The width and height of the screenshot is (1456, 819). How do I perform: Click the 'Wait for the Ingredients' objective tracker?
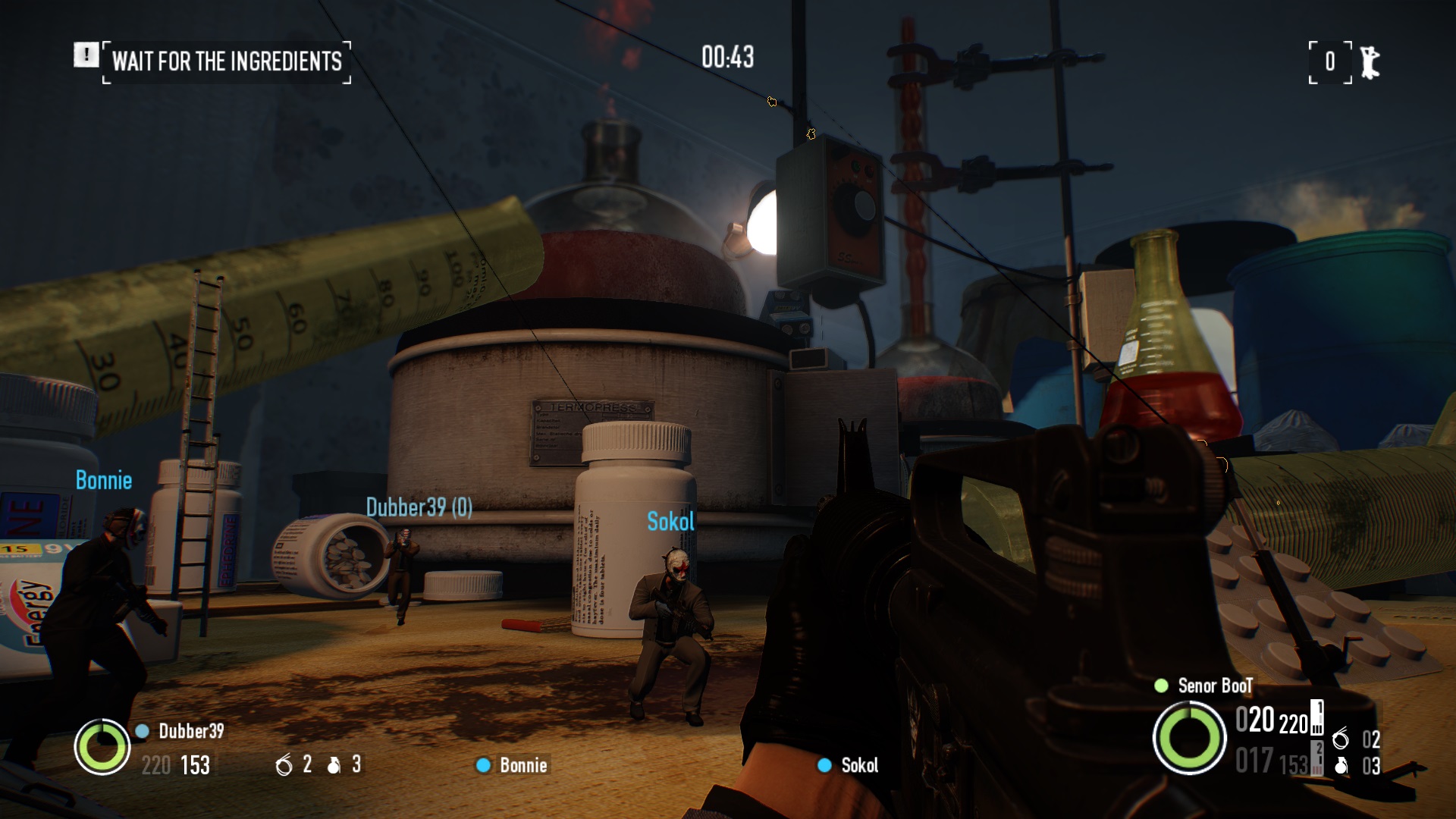227,61
